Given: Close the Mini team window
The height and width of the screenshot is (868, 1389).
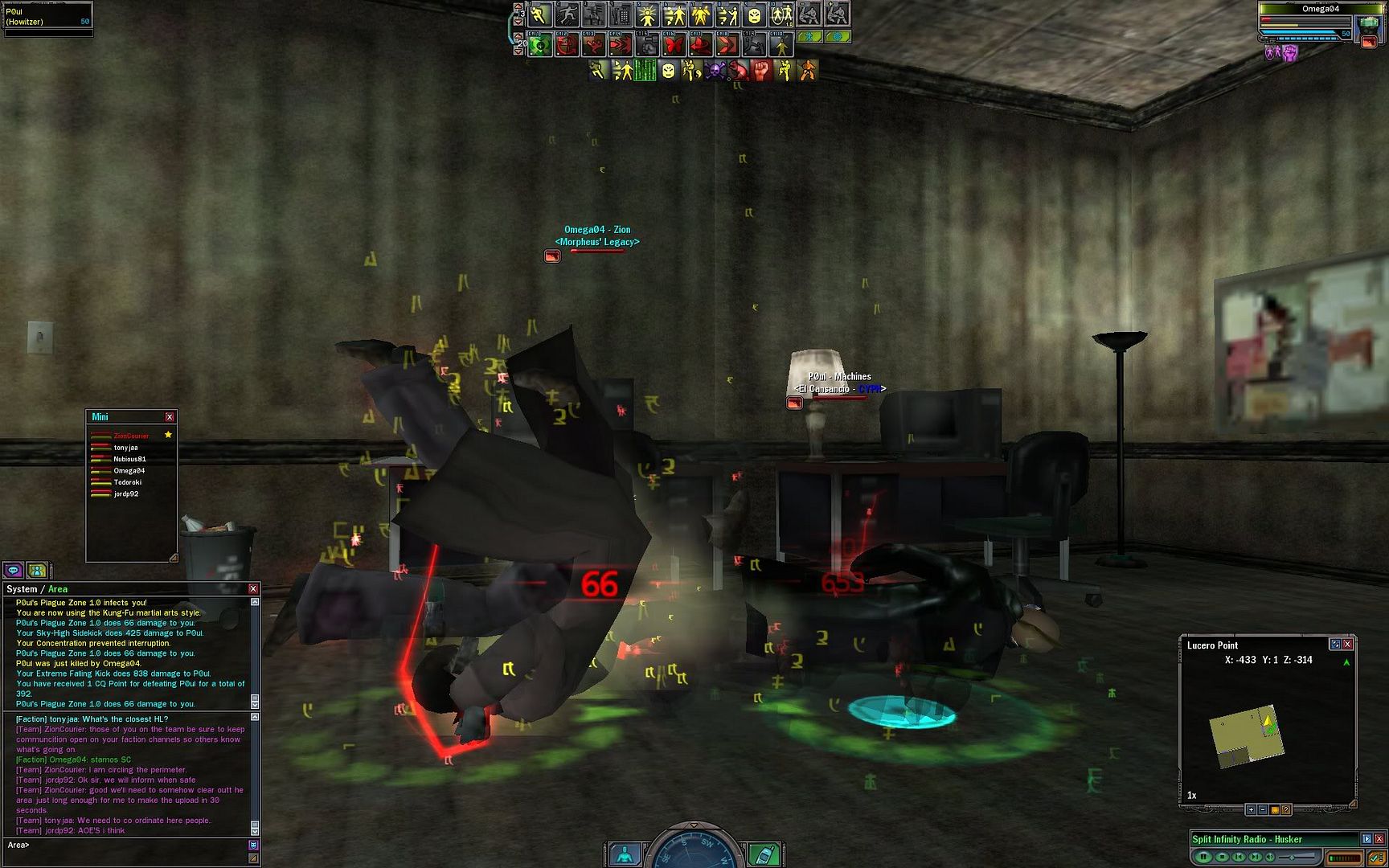Looking at the screenshot, I should point(170,417).
